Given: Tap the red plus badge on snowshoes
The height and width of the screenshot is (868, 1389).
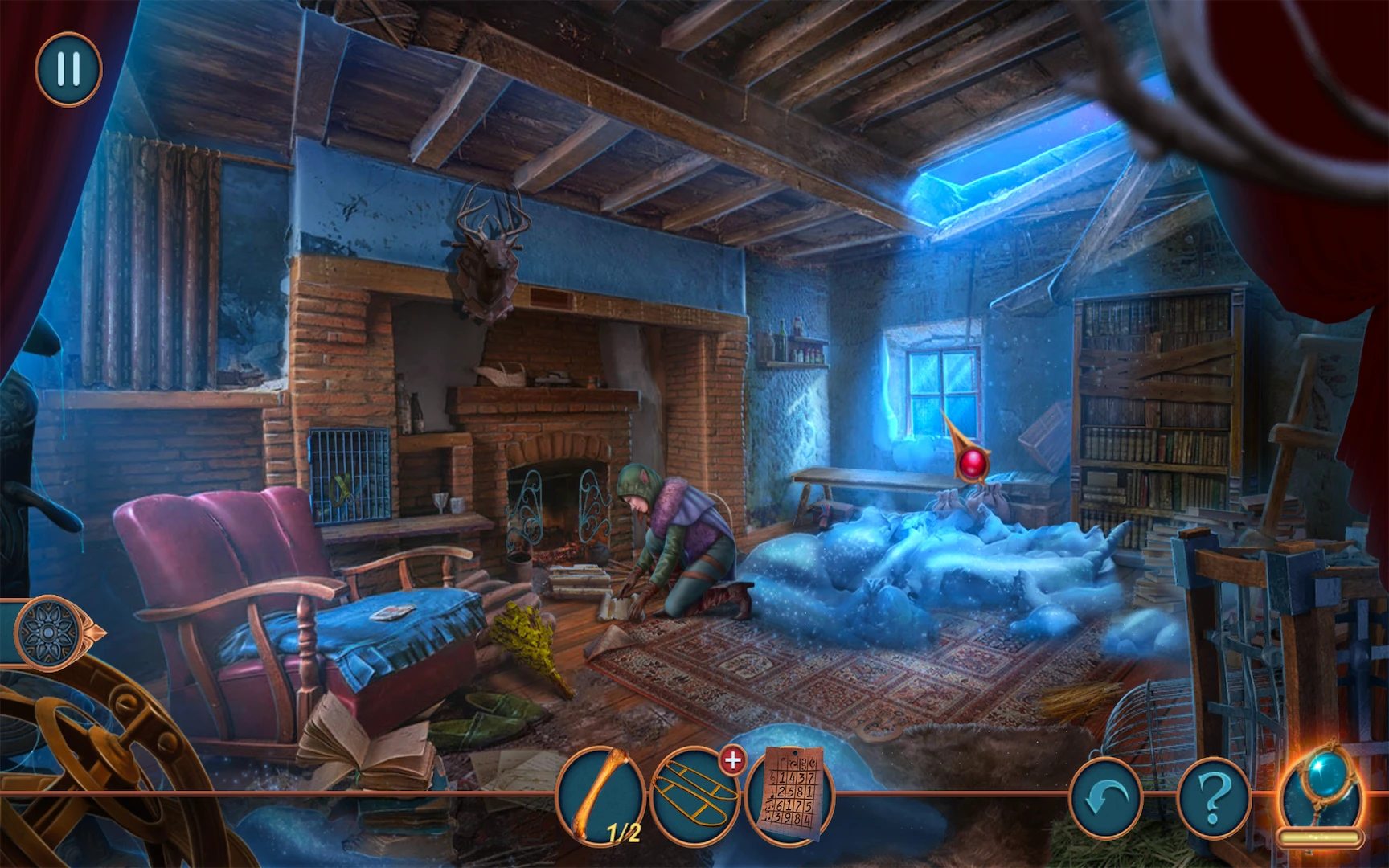Looking at the screenshot, I should [732, 759].
